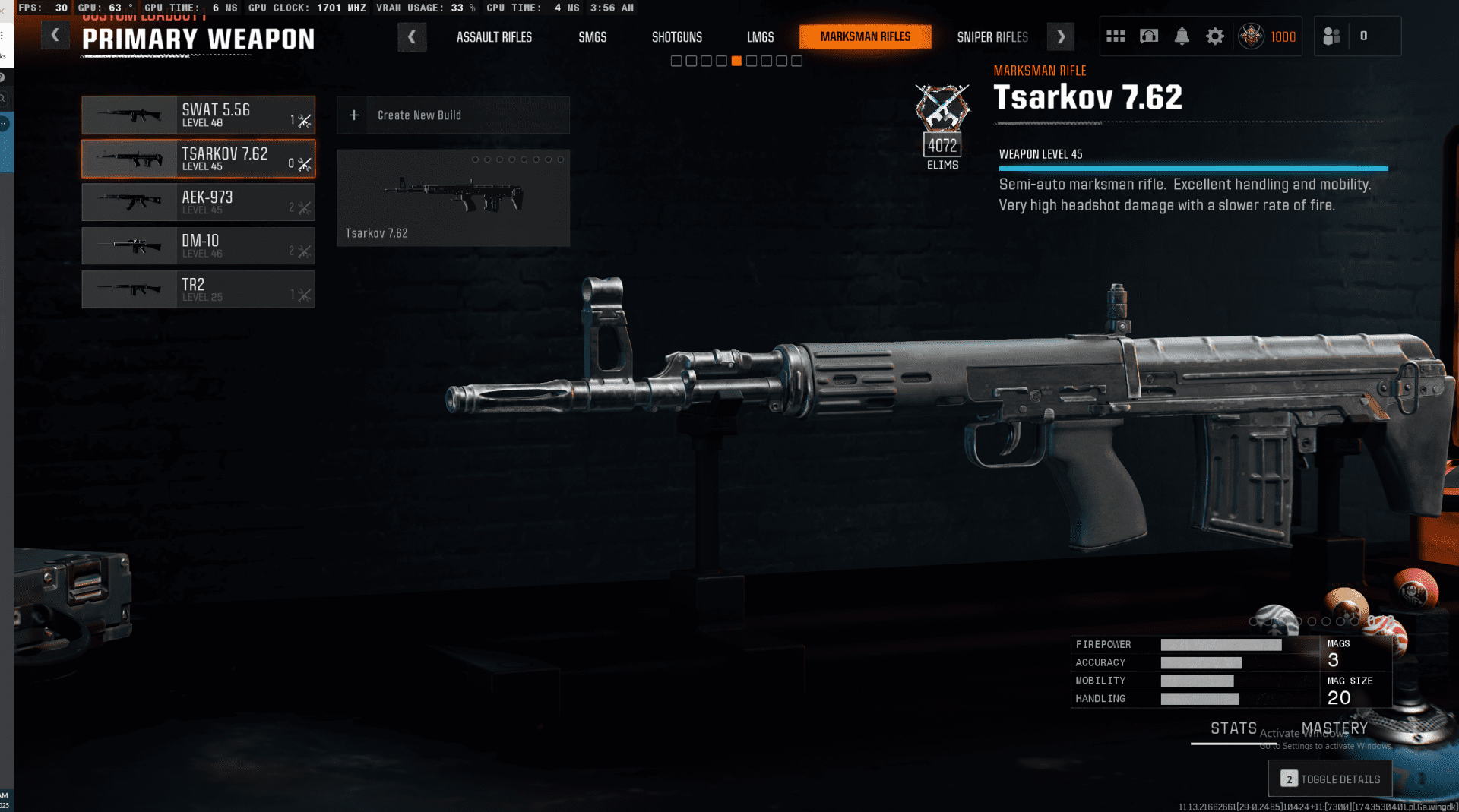The image size is (1459, 812).
Task: Select the Tsarkov 7.62 weapon row
Action: [198, 159]
